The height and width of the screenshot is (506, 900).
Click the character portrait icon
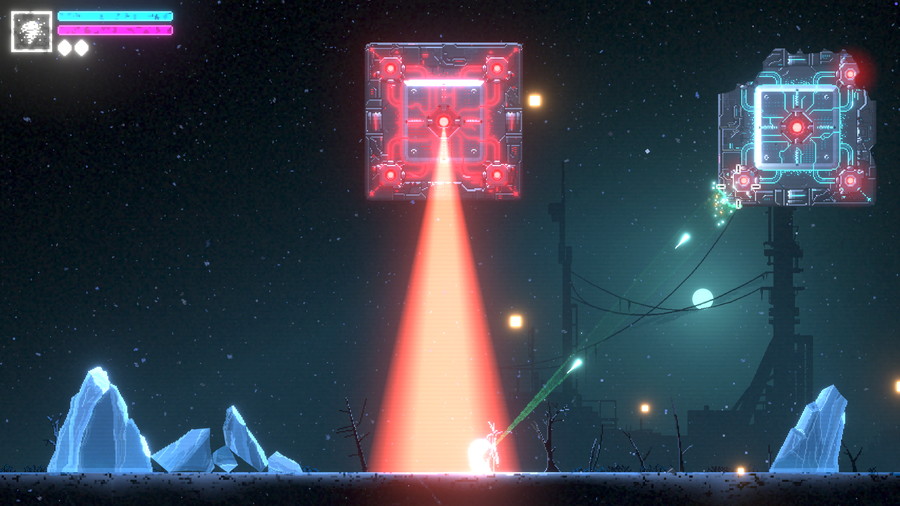tap(31, 31)
